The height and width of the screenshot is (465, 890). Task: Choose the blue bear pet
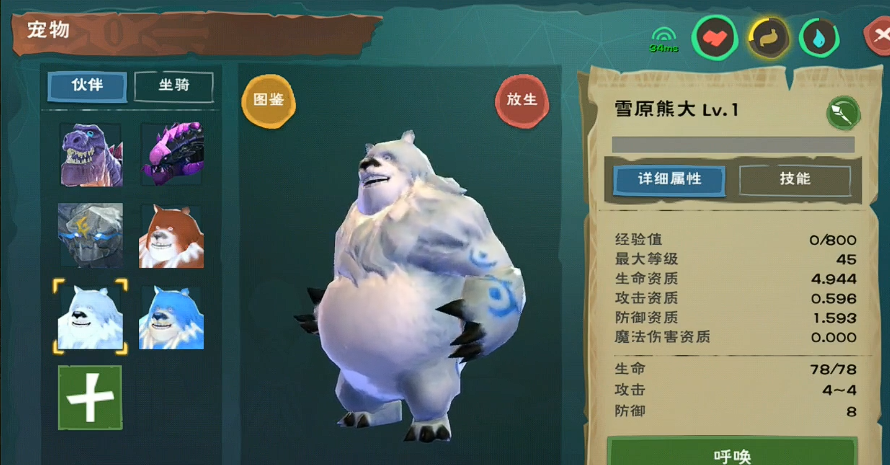coord(172,317)
